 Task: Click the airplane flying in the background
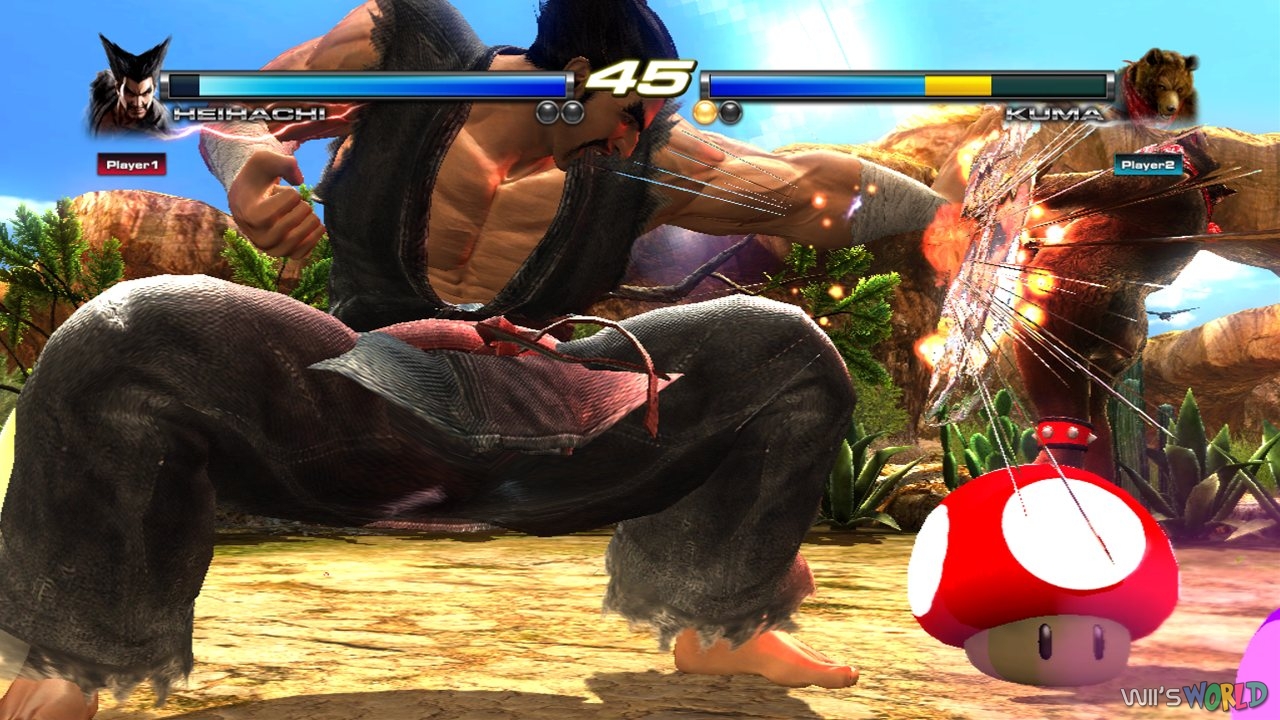(1165, 313)
